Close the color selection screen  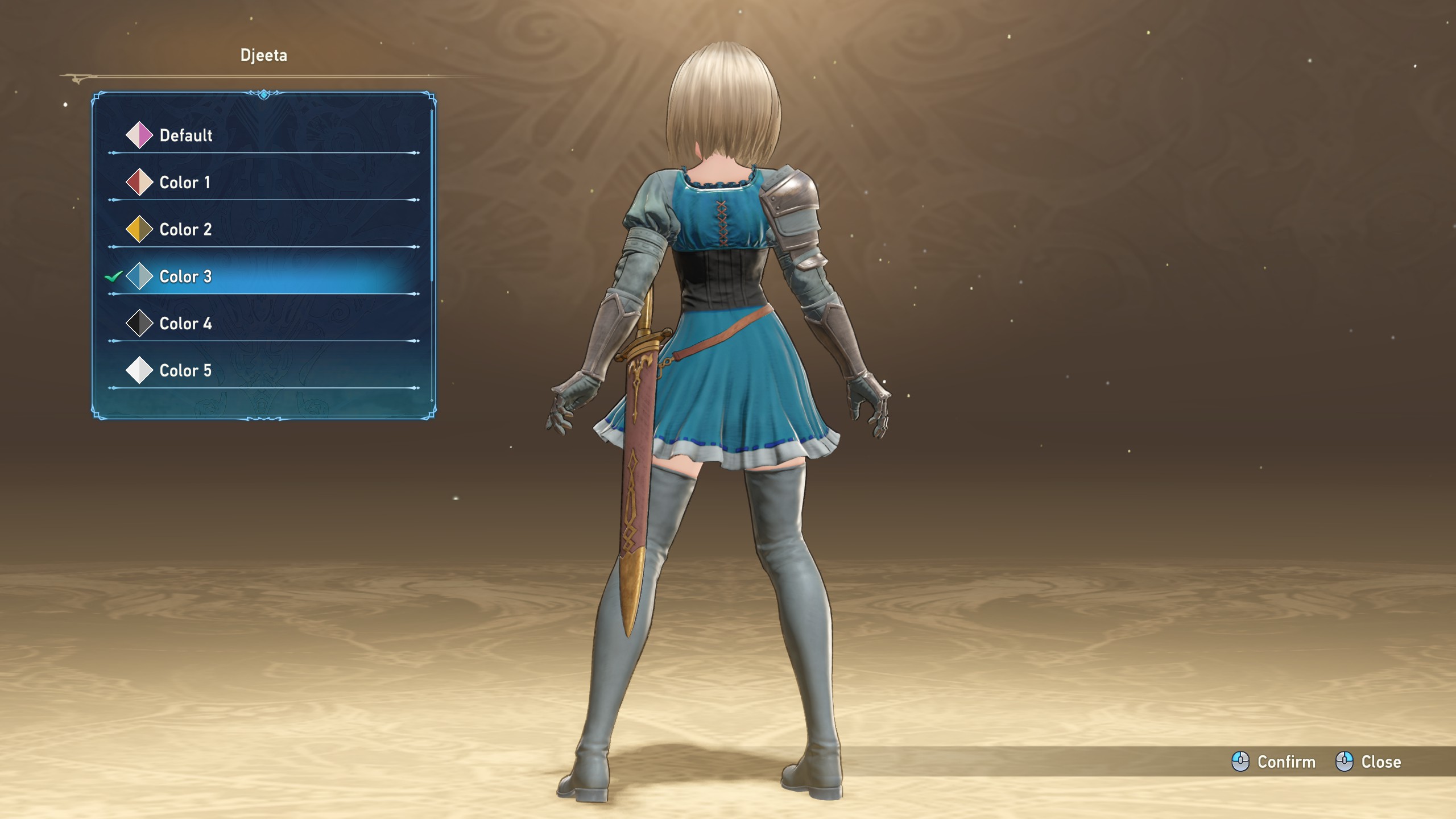click(1368, 762)
